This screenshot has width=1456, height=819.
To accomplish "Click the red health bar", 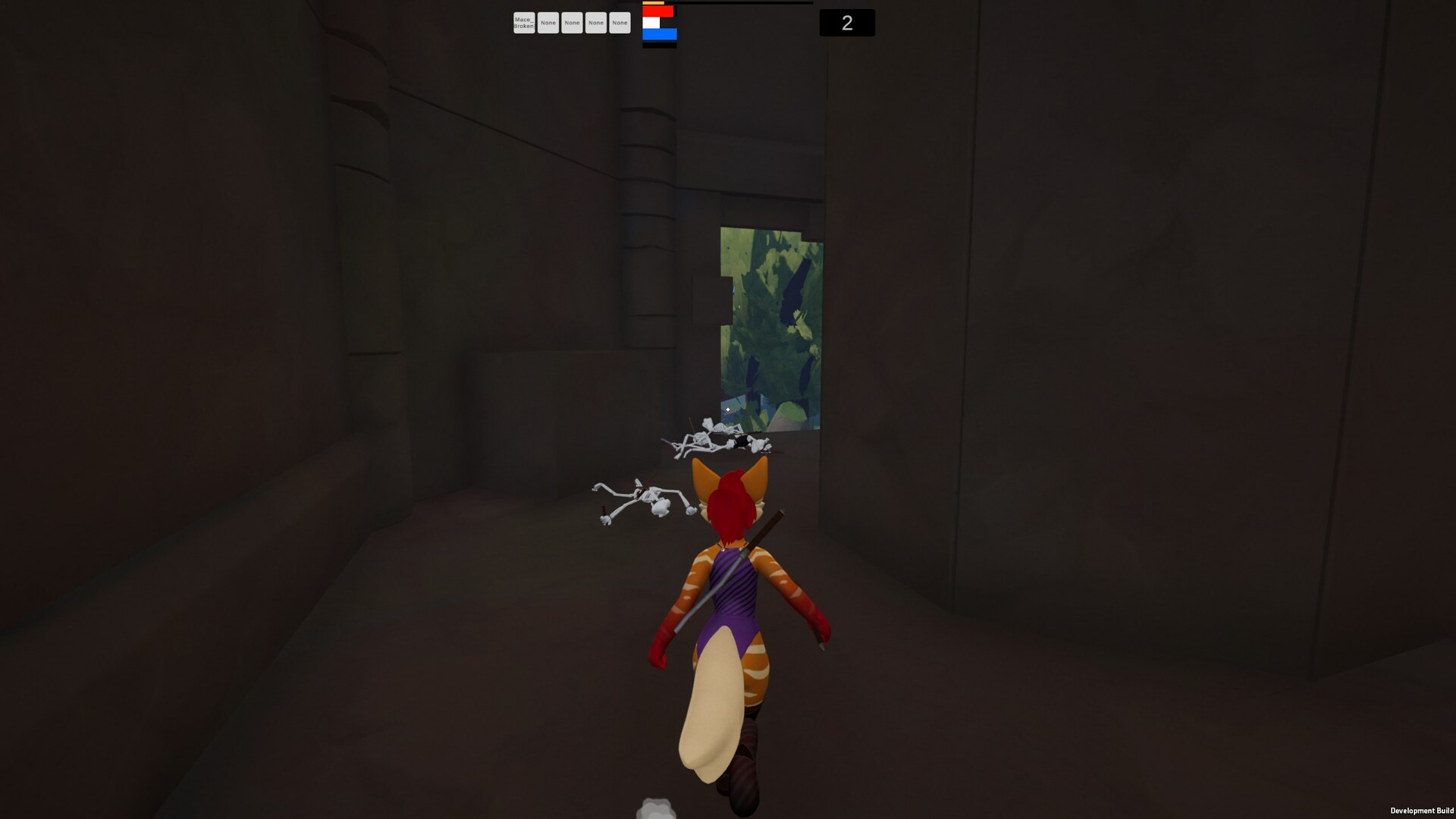I will [x=659, y=12].
